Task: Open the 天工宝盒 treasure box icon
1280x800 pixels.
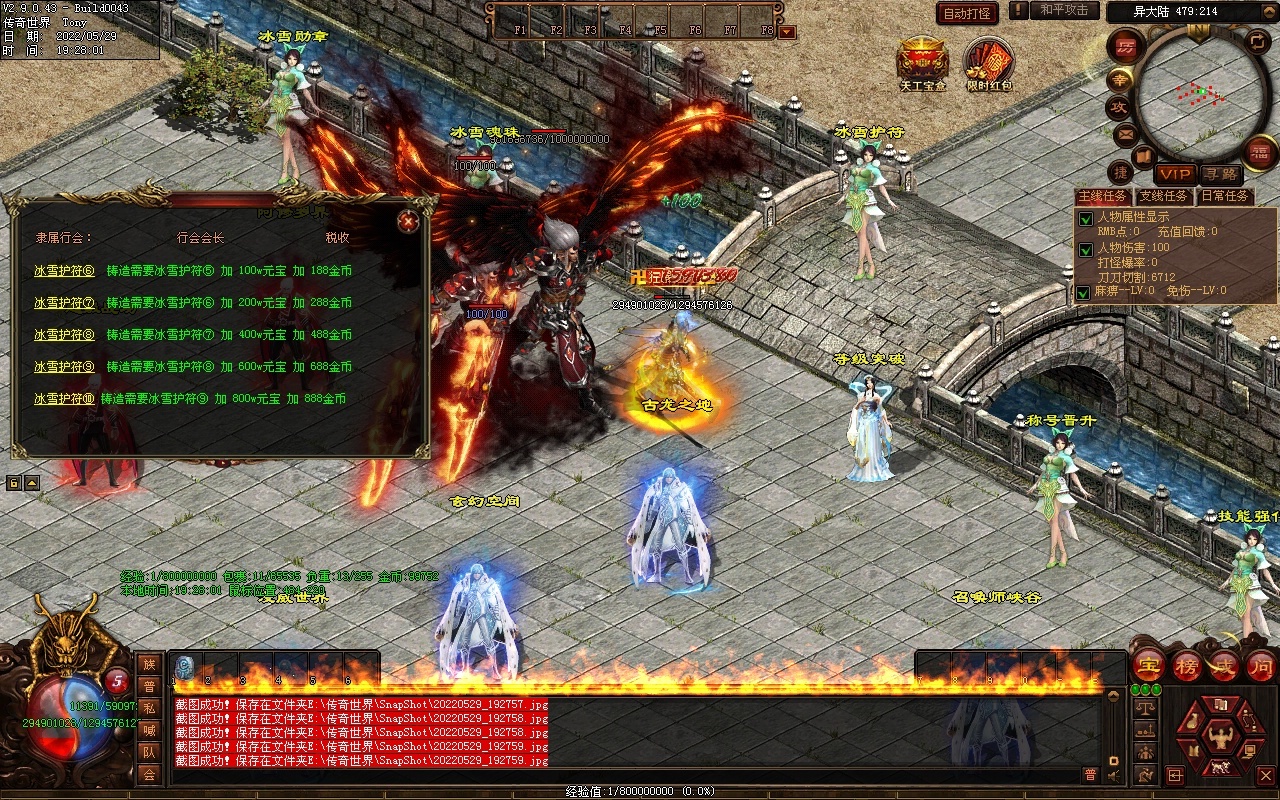Action: 922,62
